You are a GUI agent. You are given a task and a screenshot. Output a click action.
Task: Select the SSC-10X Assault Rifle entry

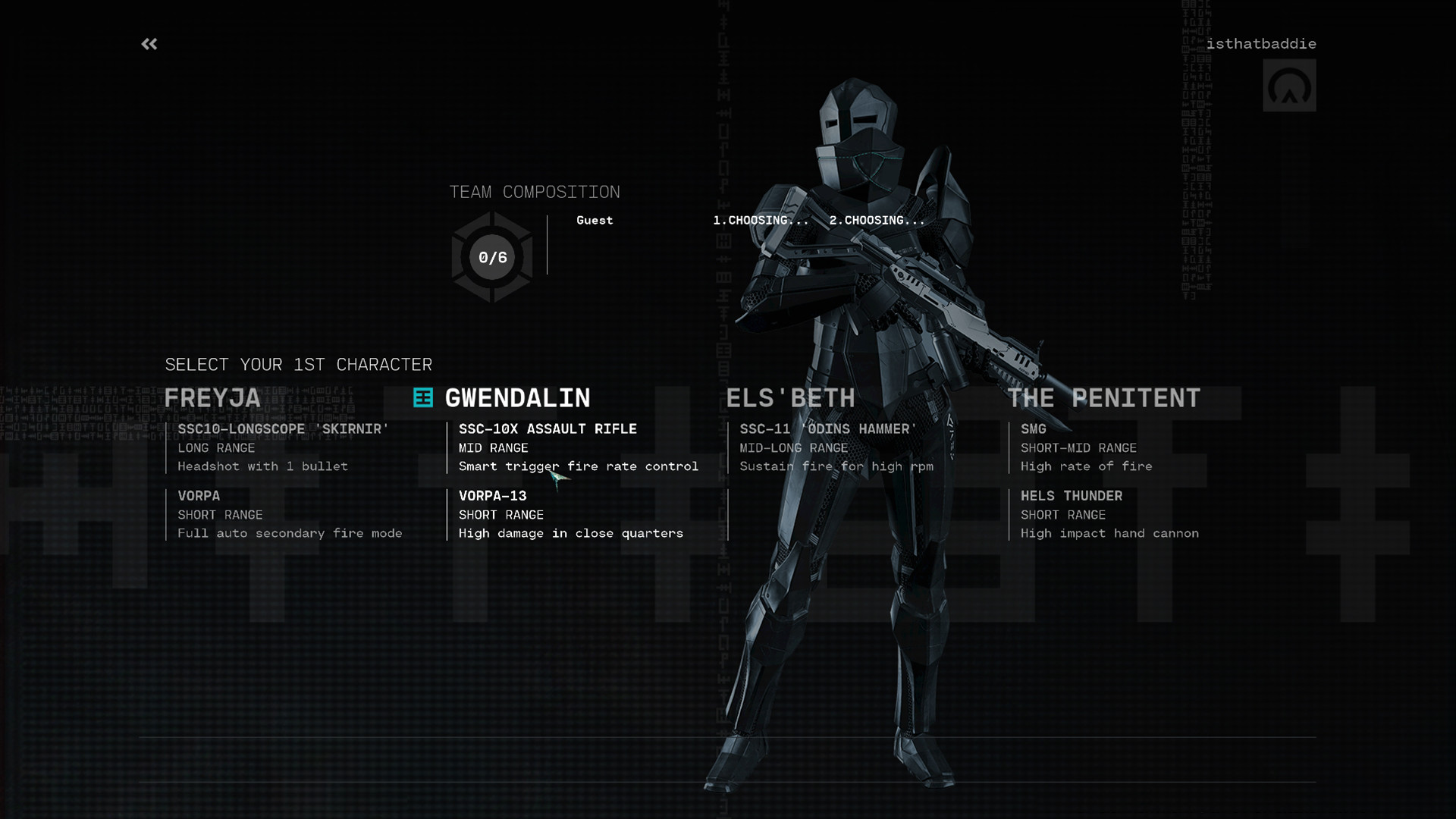[x=548, y=429]
